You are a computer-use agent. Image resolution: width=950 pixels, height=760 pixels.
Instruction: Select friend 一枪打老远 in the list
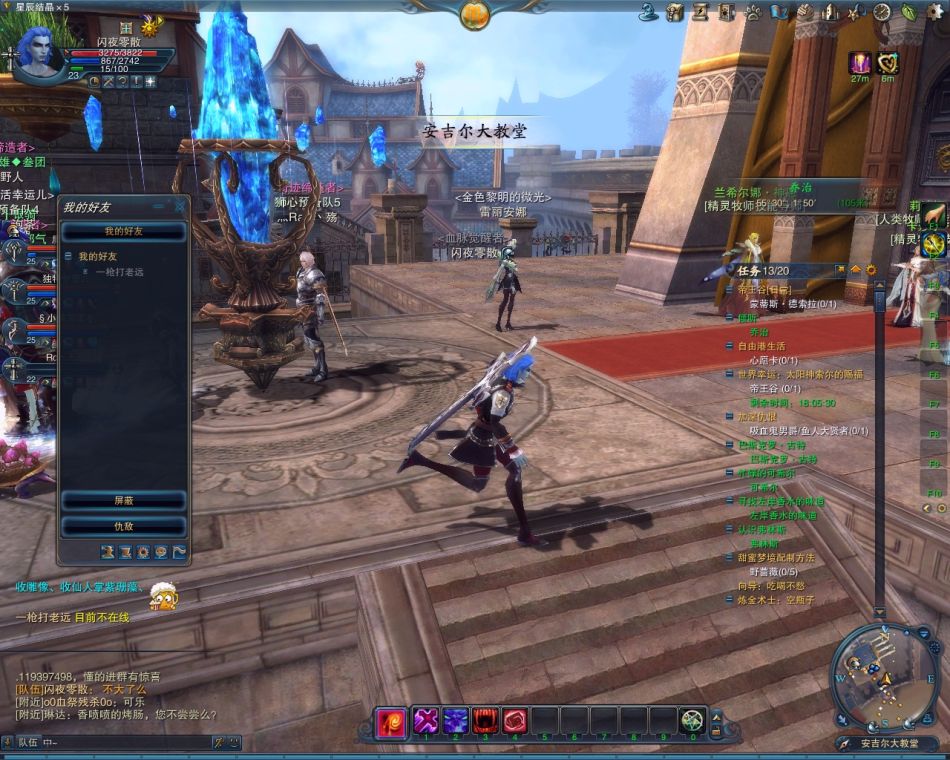tap(119, 272)
